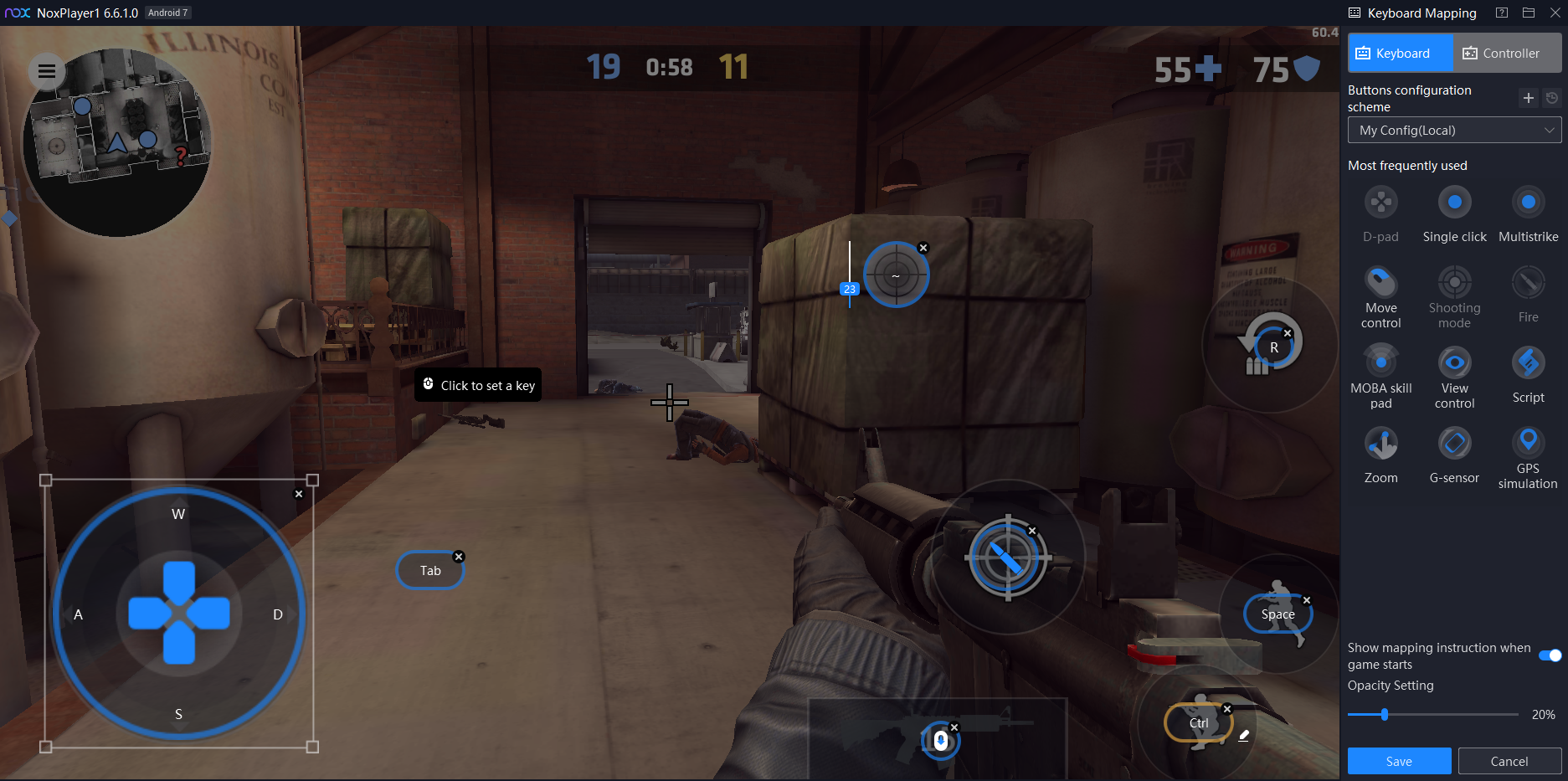Viewport: 1568px width, 781px height.
Task: Add a new buttons configuration scheme
Action: pyautogui.click(x=1528, y=98)
